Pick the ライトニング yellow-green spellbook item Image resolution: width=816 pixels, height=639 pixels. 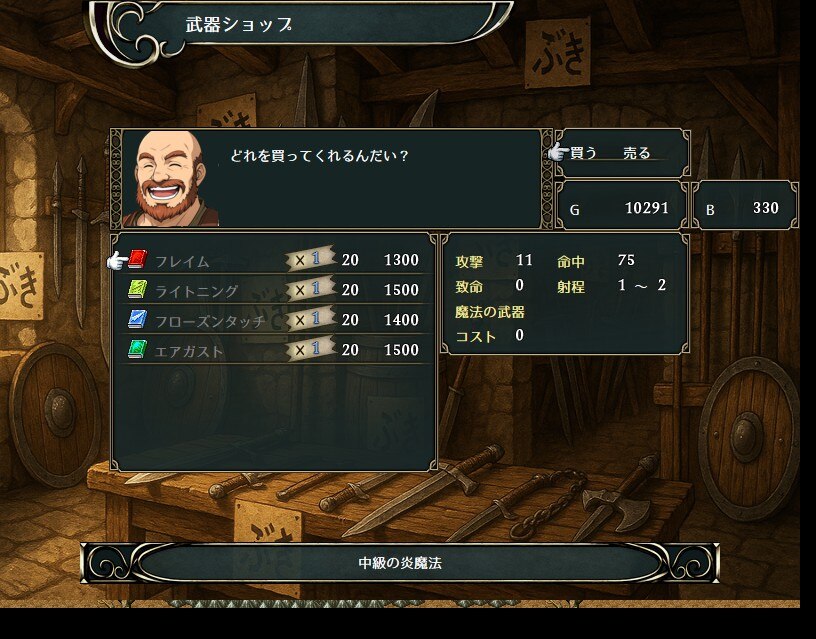click(196, 291)
